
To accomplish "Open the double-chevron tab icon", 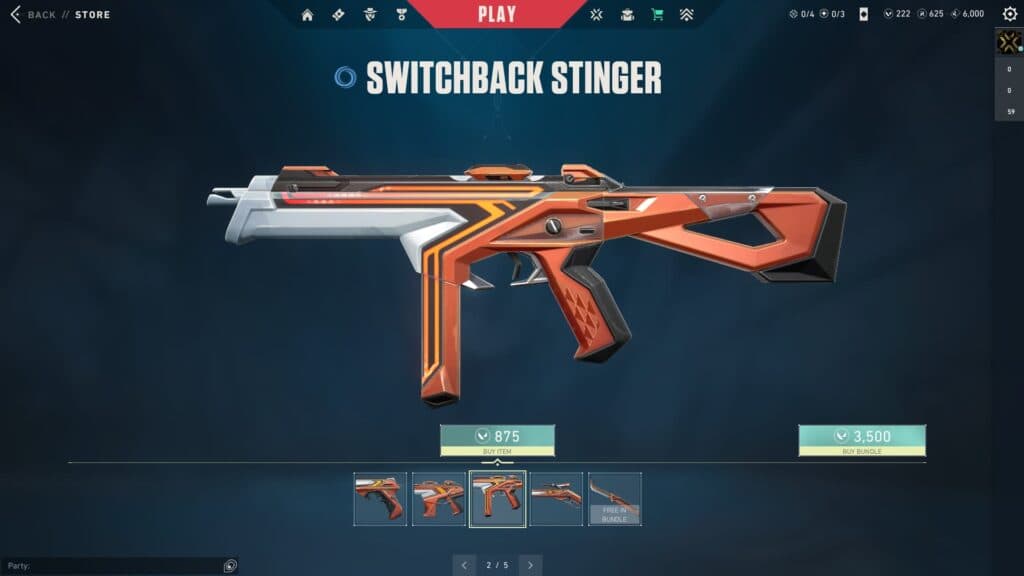I will pos(686,15).
